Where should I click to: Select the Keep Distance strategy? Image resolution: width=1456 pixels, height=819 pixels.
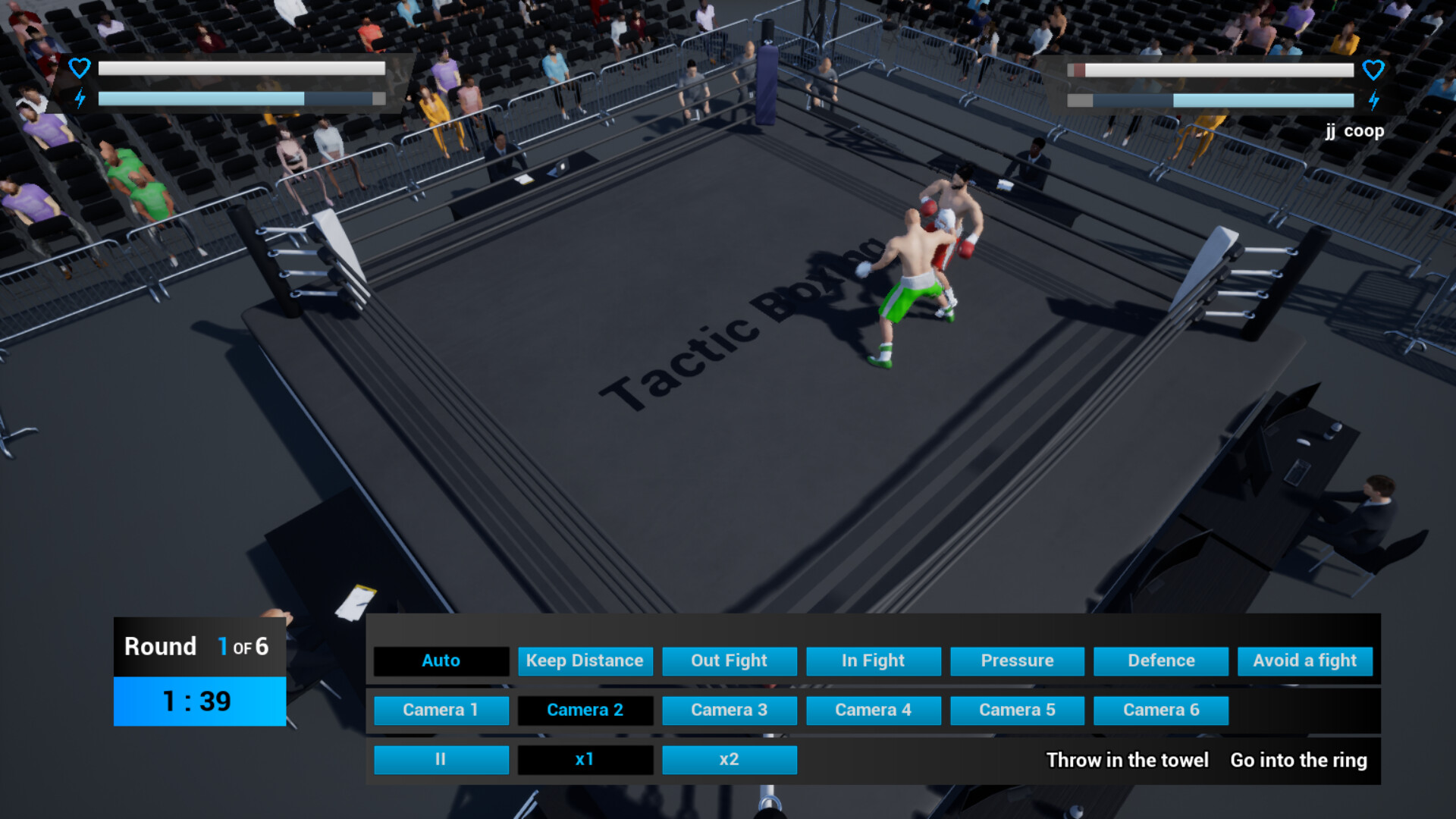click(585, 661)
